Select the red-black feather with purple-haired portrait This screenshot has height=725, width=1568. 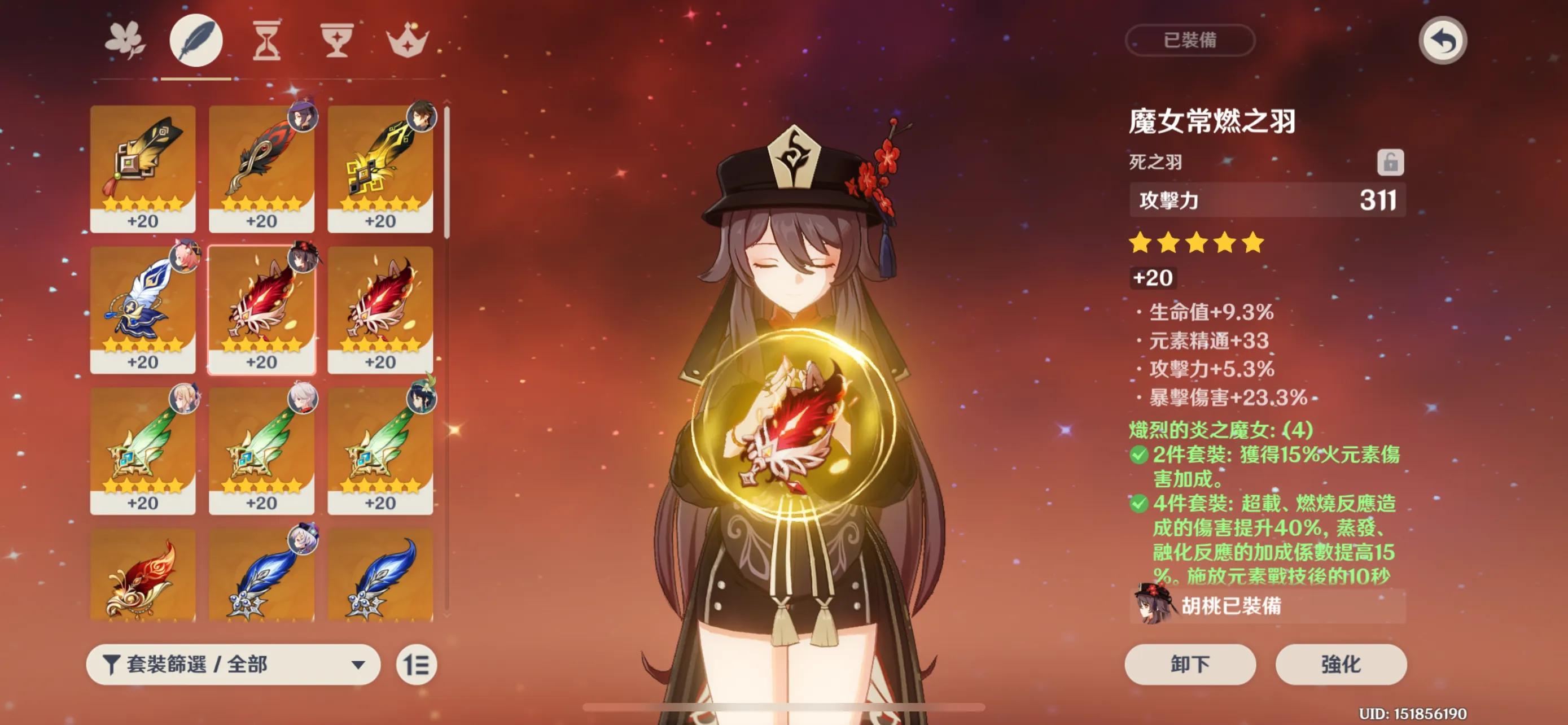coord(262,169)
